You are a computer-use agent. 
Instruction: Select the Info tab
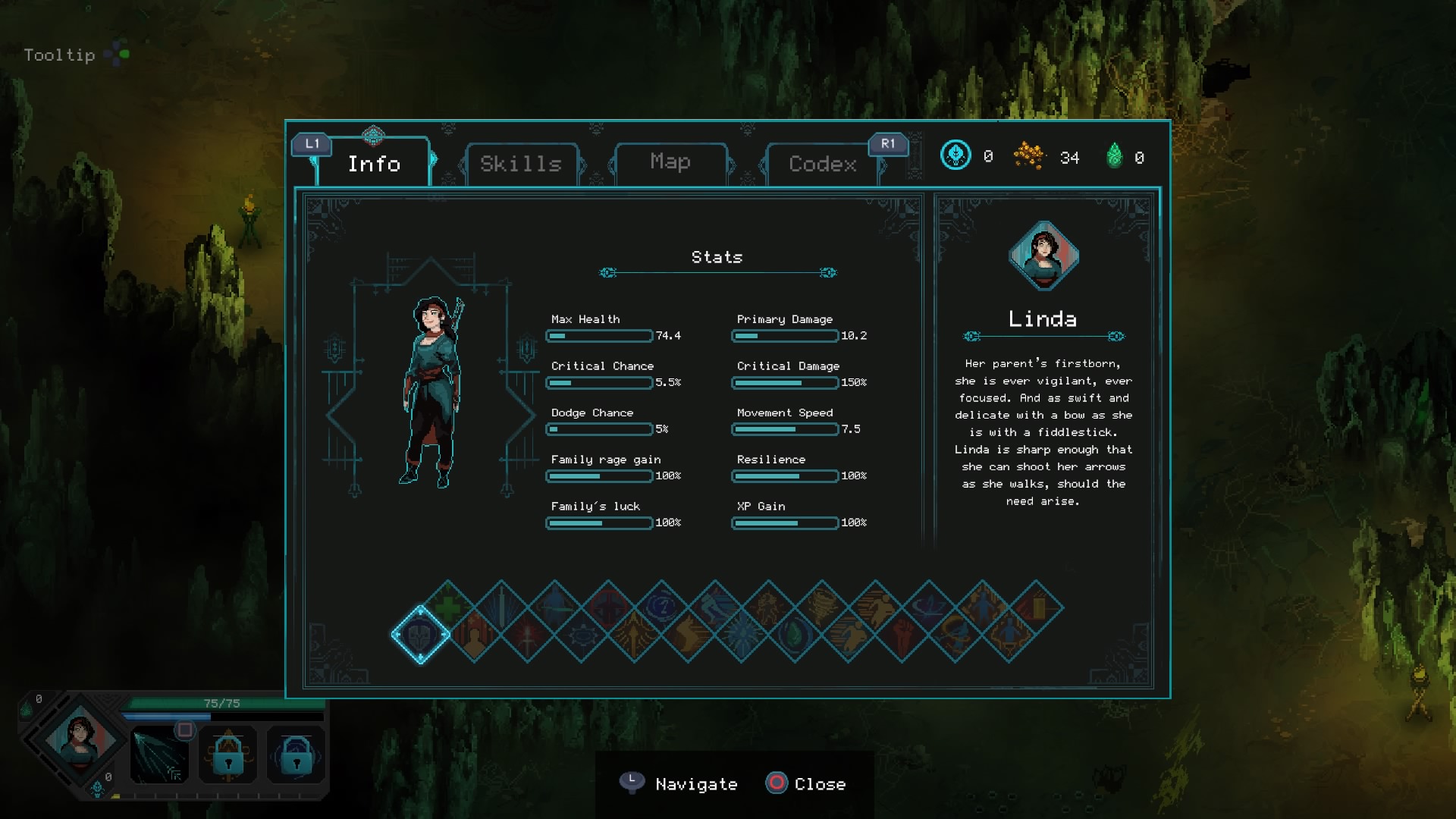click(374, 164)
